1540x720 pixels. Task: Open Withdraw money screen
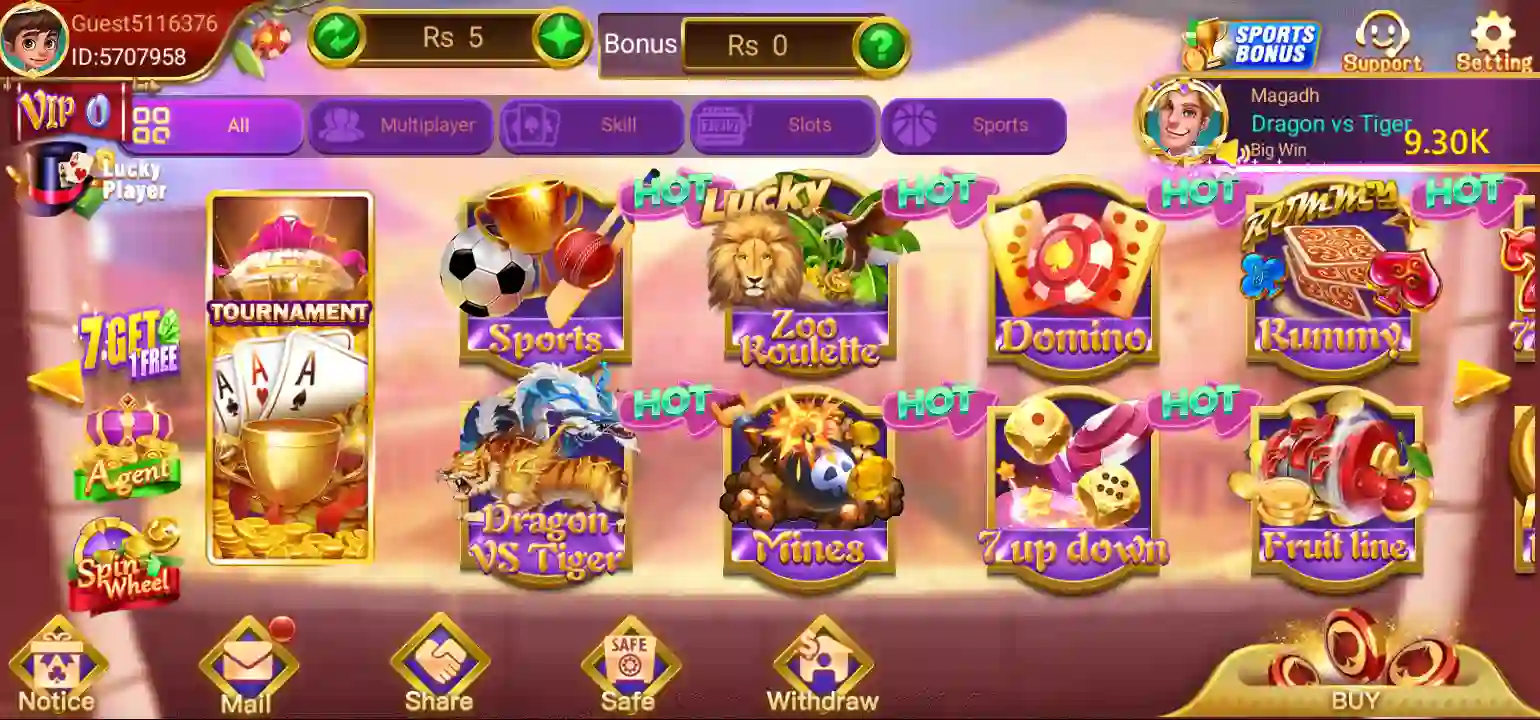822,662
